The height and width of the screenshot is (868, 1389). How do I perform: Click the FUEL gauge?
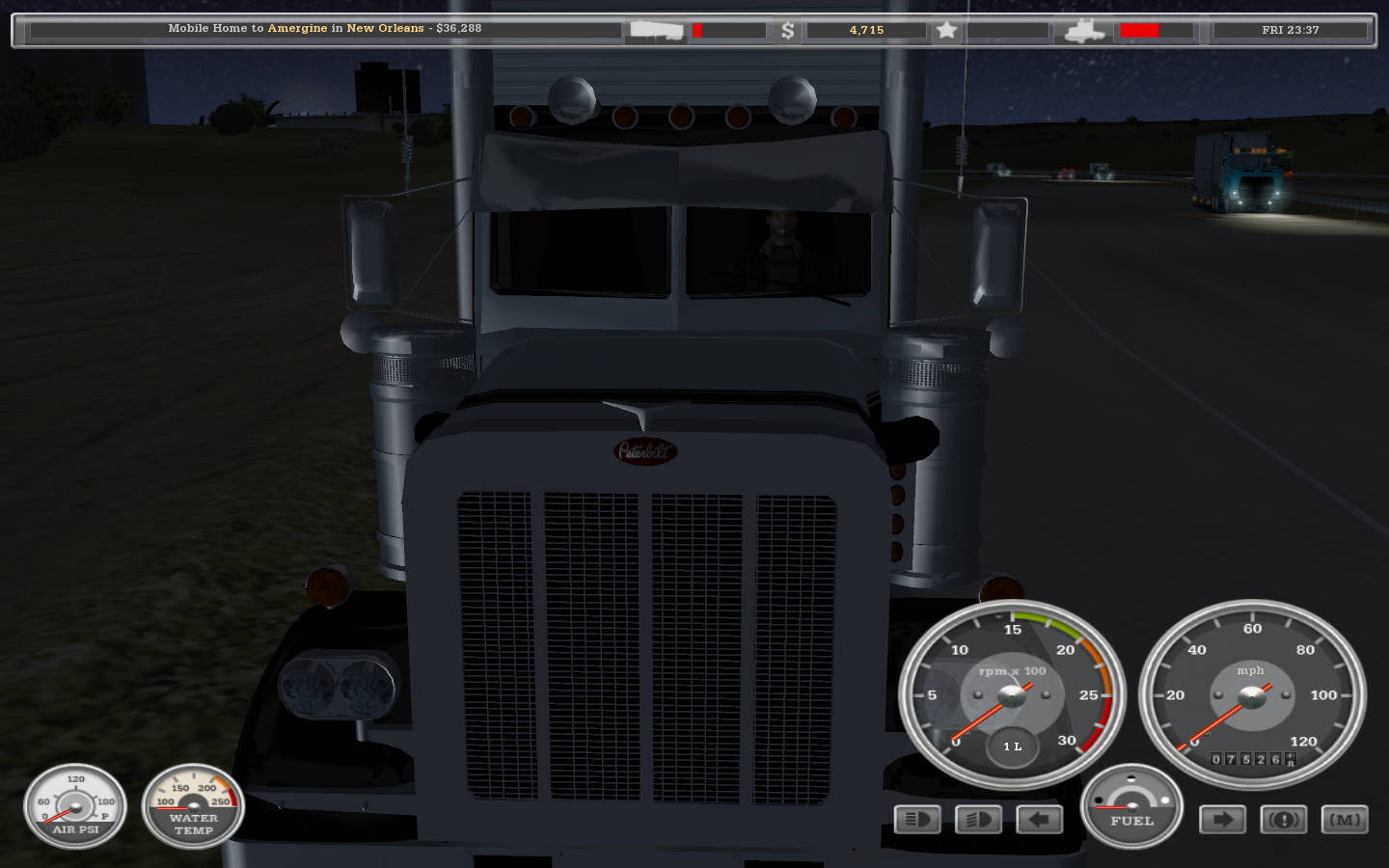coord(1131,807)
